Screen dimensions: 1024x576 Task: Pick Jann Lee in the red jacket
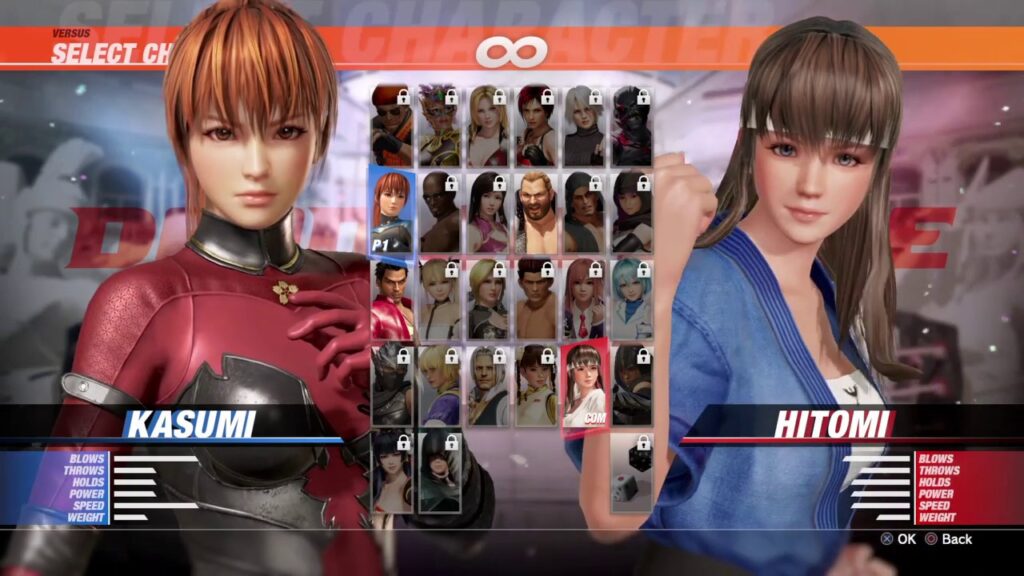click(391, 299)
